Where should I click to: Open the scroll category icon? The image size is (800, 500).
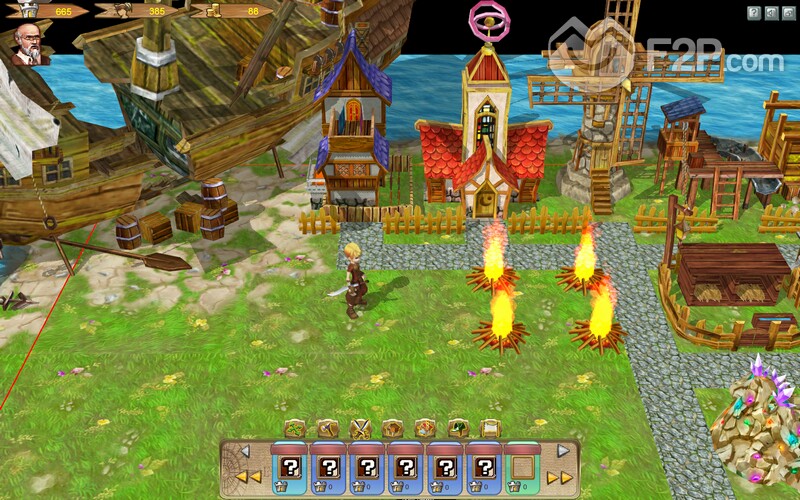click(490, 428)
